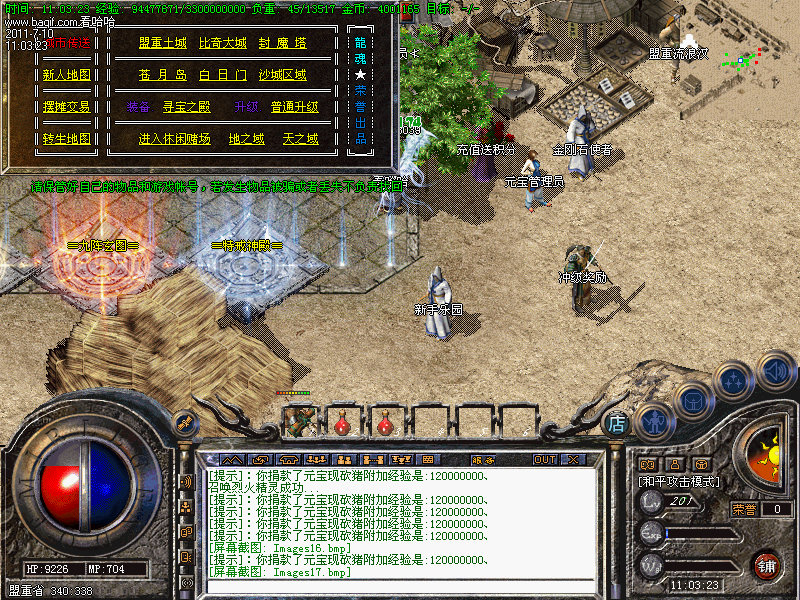Toggle sound with the speaker icon
The image size is (800, 600).
click(776, 371)
